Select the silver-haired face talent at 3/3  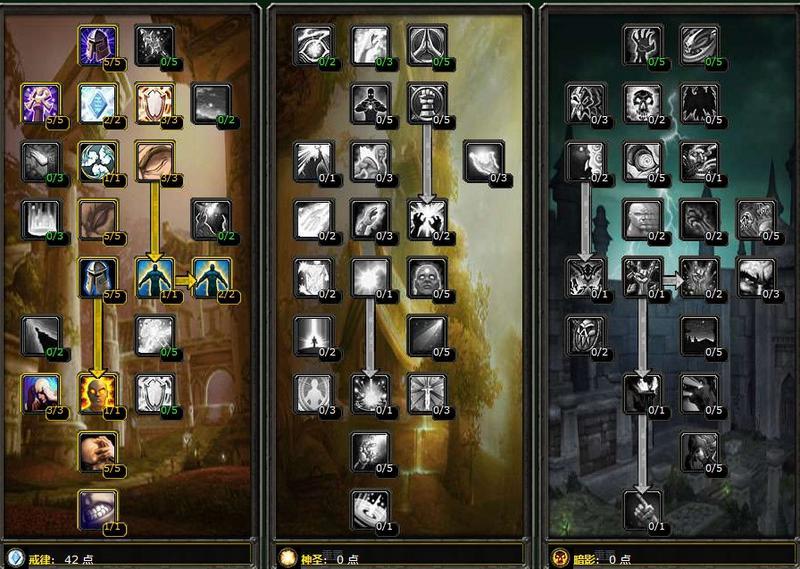coord(41,392)
